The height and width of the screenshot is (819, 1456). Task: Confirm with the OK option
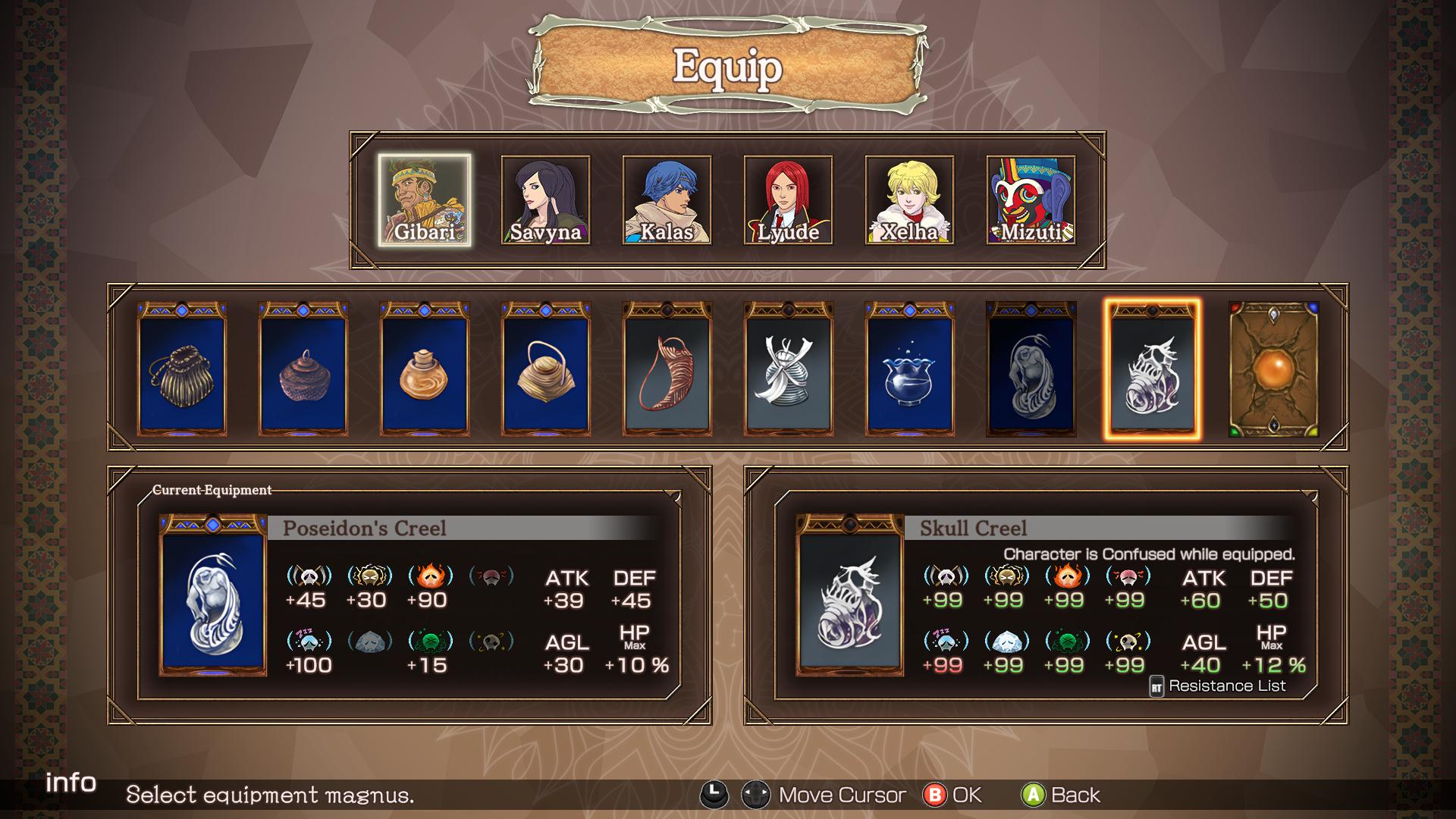pos(952,795)
